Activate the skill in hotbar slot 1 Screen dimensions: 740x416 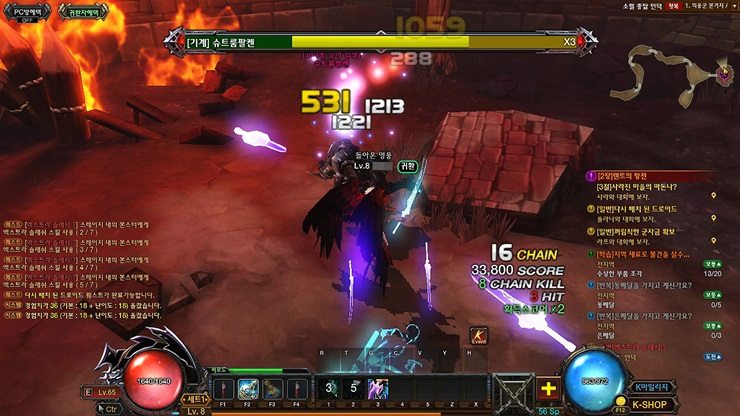pos(330,389)
